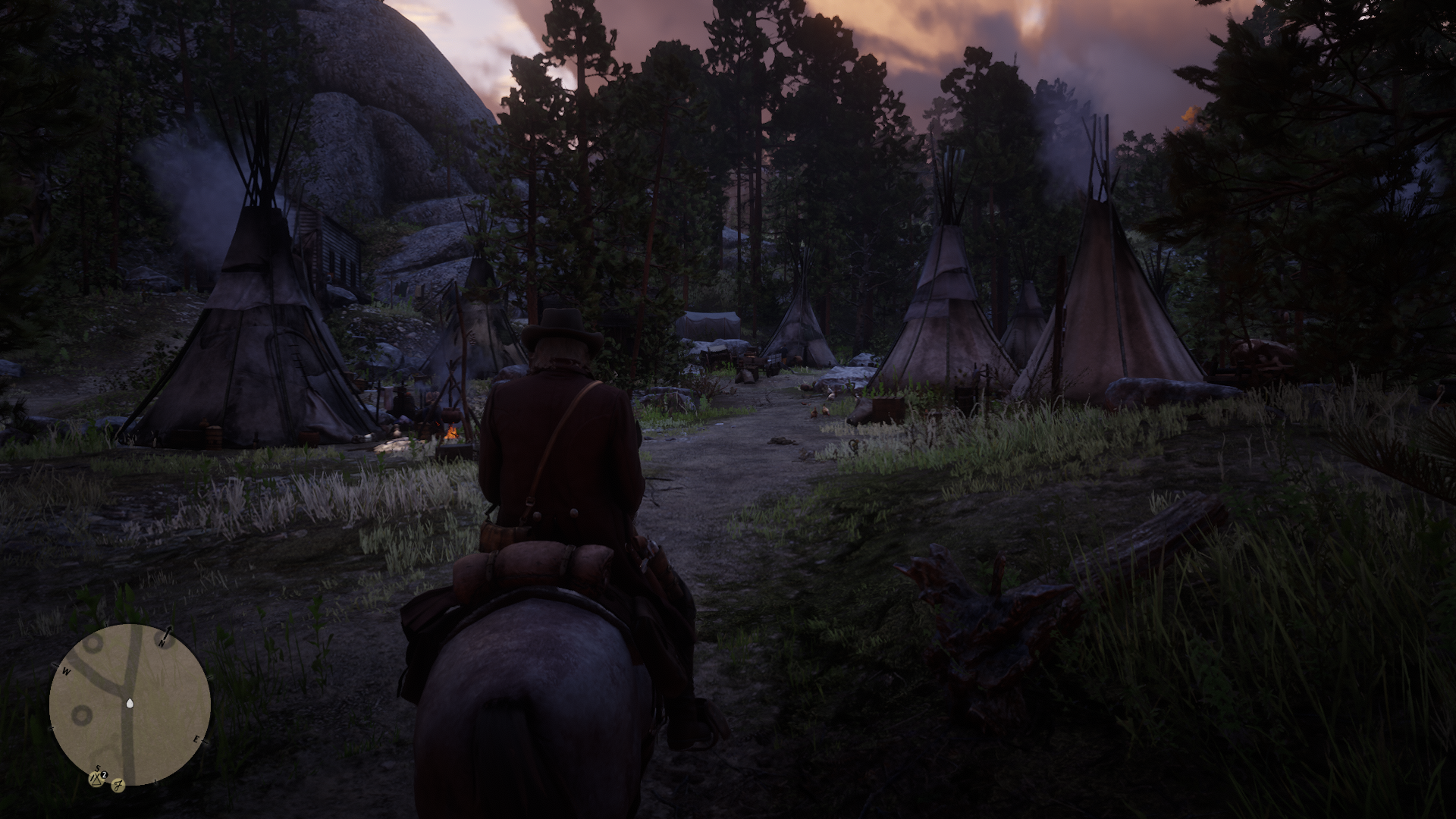Select the cursive F blip on the minimap edge

pos(118,785)
